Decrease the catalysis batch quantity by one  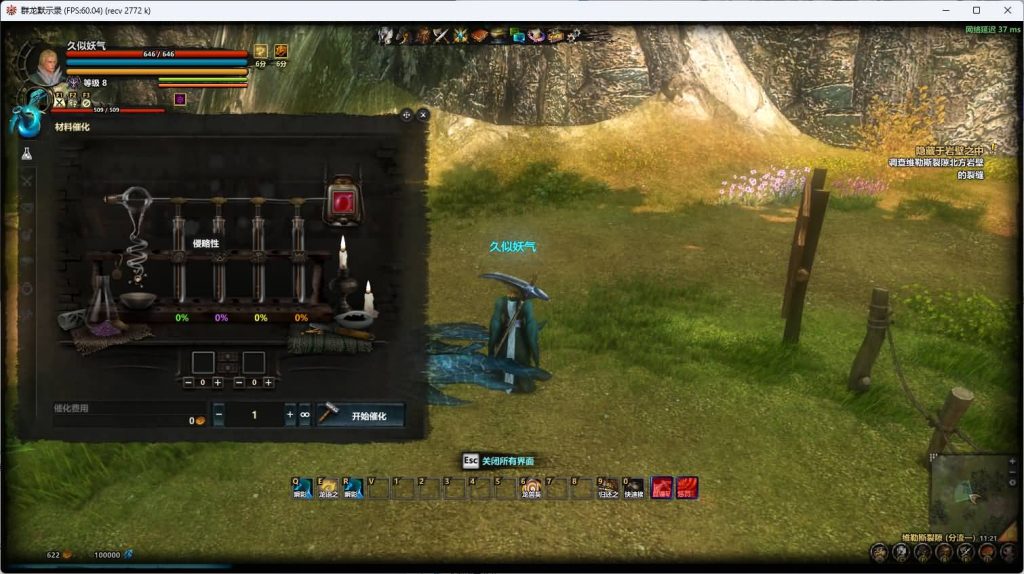click(x=219, y=414)
